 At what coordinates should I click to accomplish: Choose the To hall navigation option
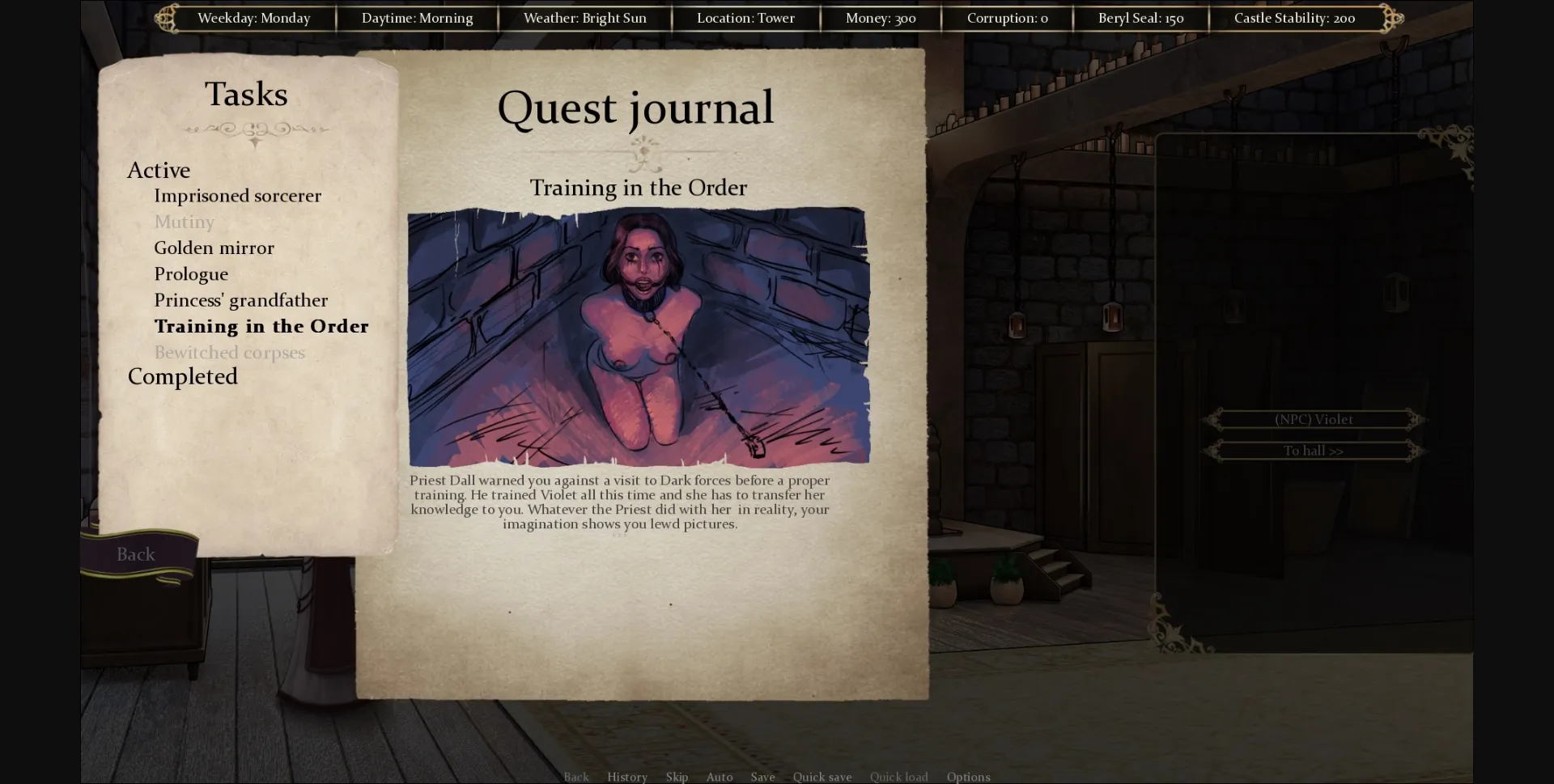(1313, 451)
